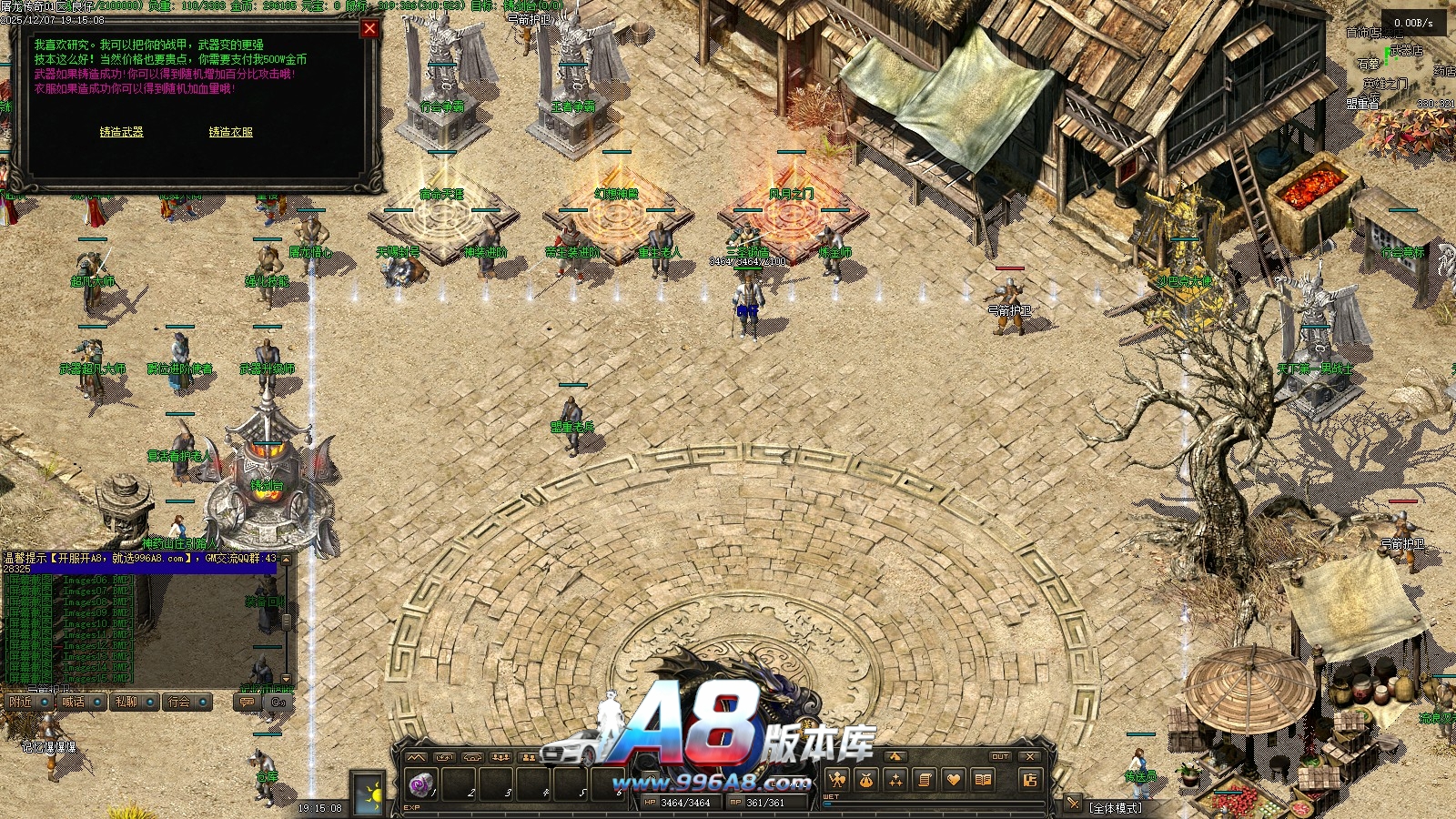Open the bag pouch icon
Viewport: 1456px width, 819px height.
[x=866, y=780]
